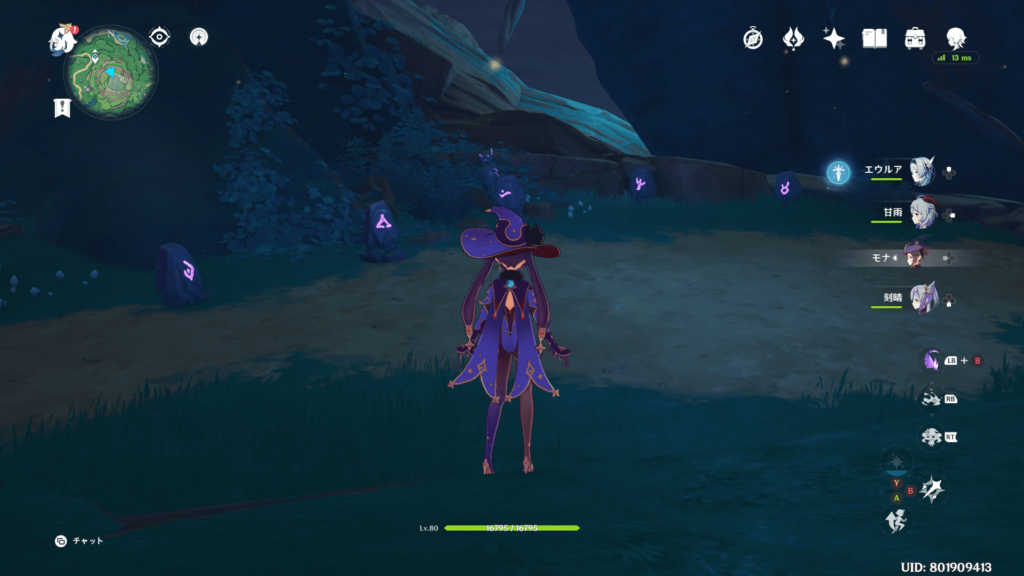The width and height of the screenshot is (1024, 576).
Task: Open the Battle Pass winged icon
Action: (x=794, y=39)
